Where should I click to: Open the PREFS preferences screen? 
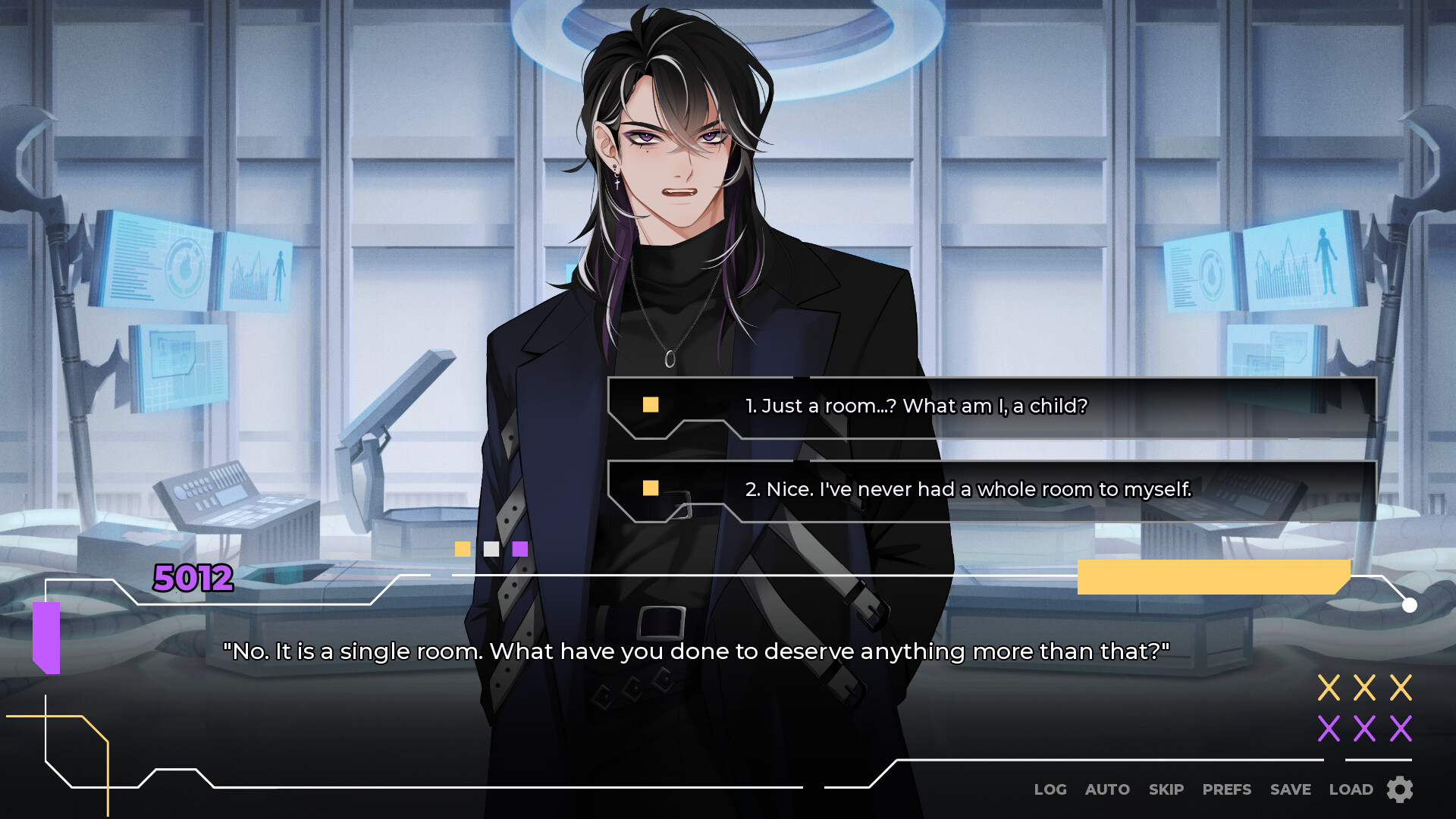point(1226,789)
